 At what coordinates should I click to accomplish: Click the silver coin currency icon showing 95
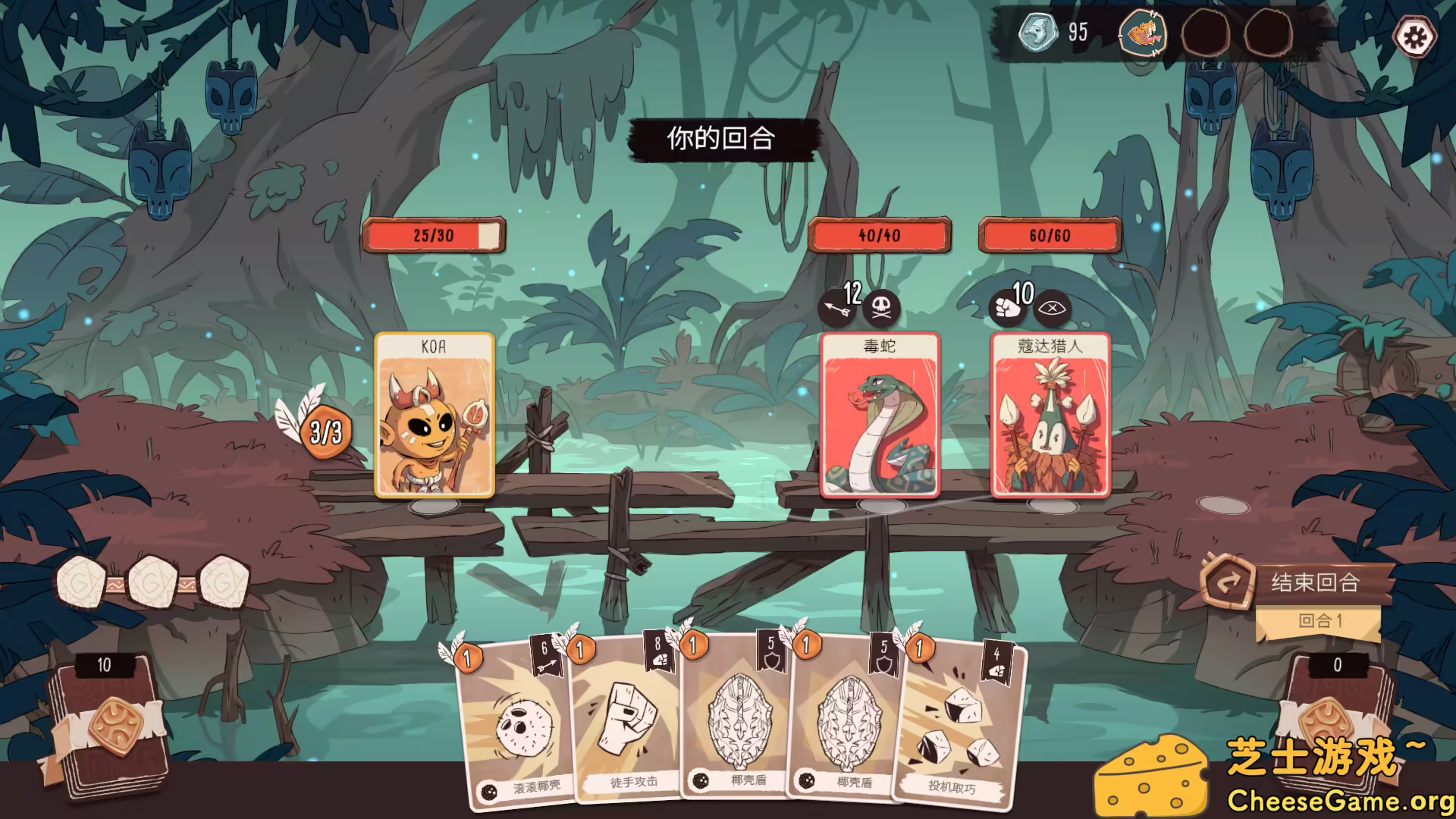click(x=1037, y=33)
